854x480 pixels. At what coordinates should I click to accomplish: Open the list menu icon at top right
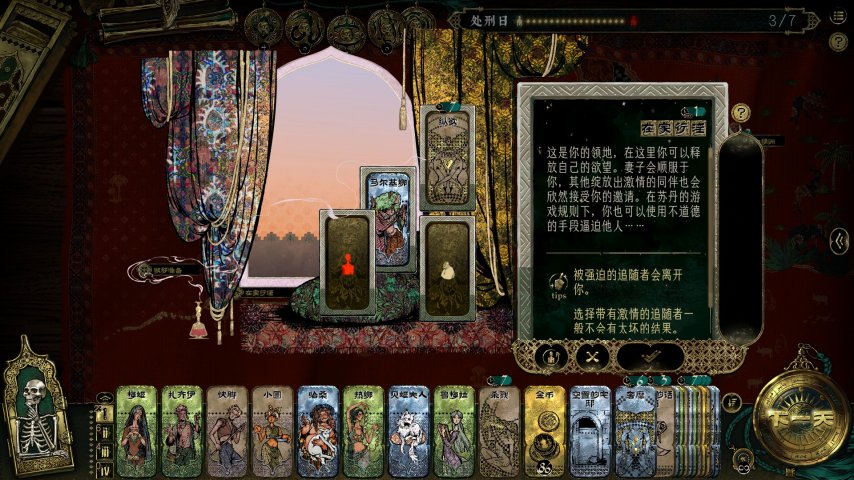[838, 17]
